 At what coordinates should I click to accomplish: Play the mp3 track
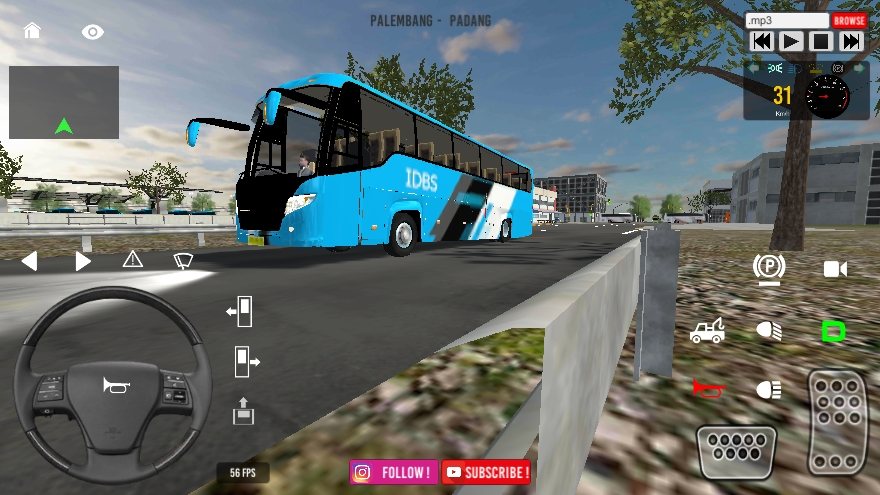[791, 41]
